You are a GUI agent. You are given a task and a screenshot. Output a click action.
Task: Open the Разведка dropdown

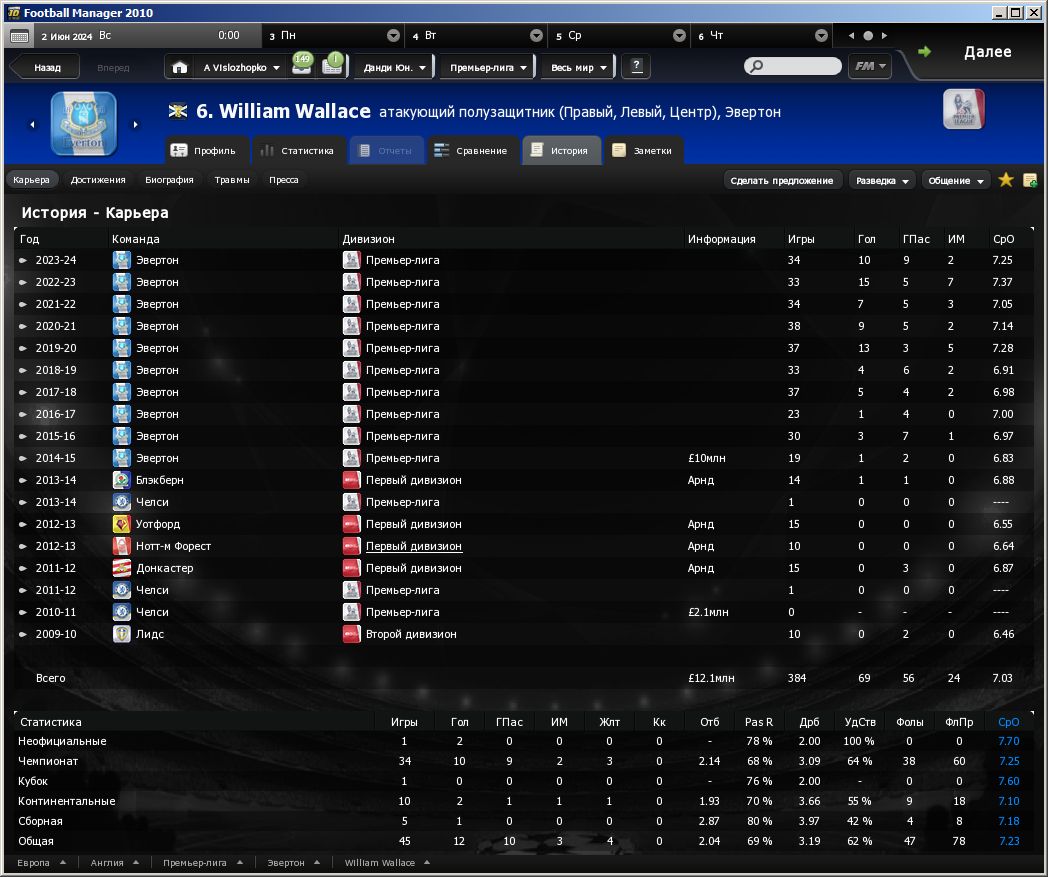[882, 180]
